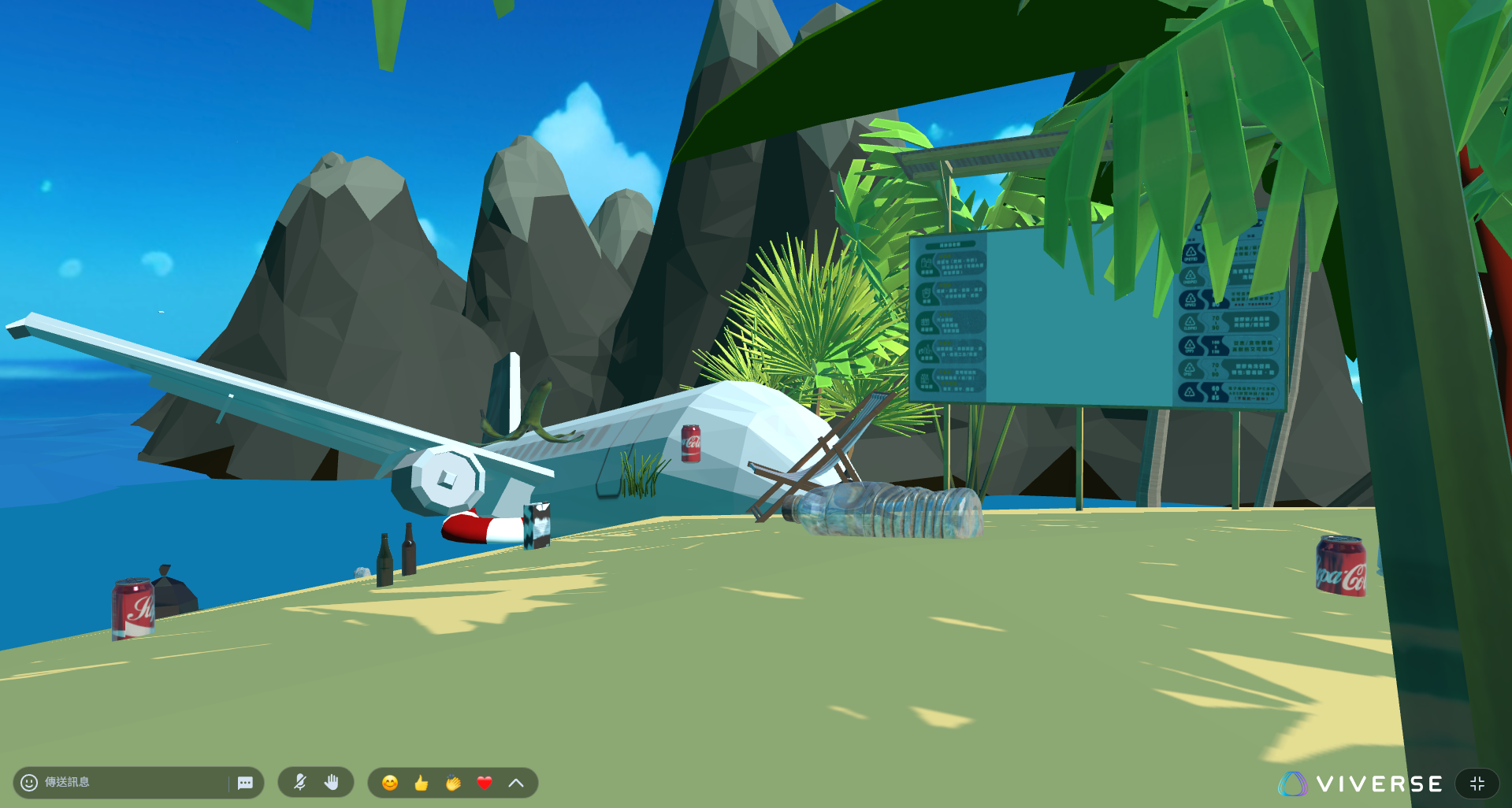Send the thumbs up reaction
The width and height of the screenshot is (1512, 808).
422,783
